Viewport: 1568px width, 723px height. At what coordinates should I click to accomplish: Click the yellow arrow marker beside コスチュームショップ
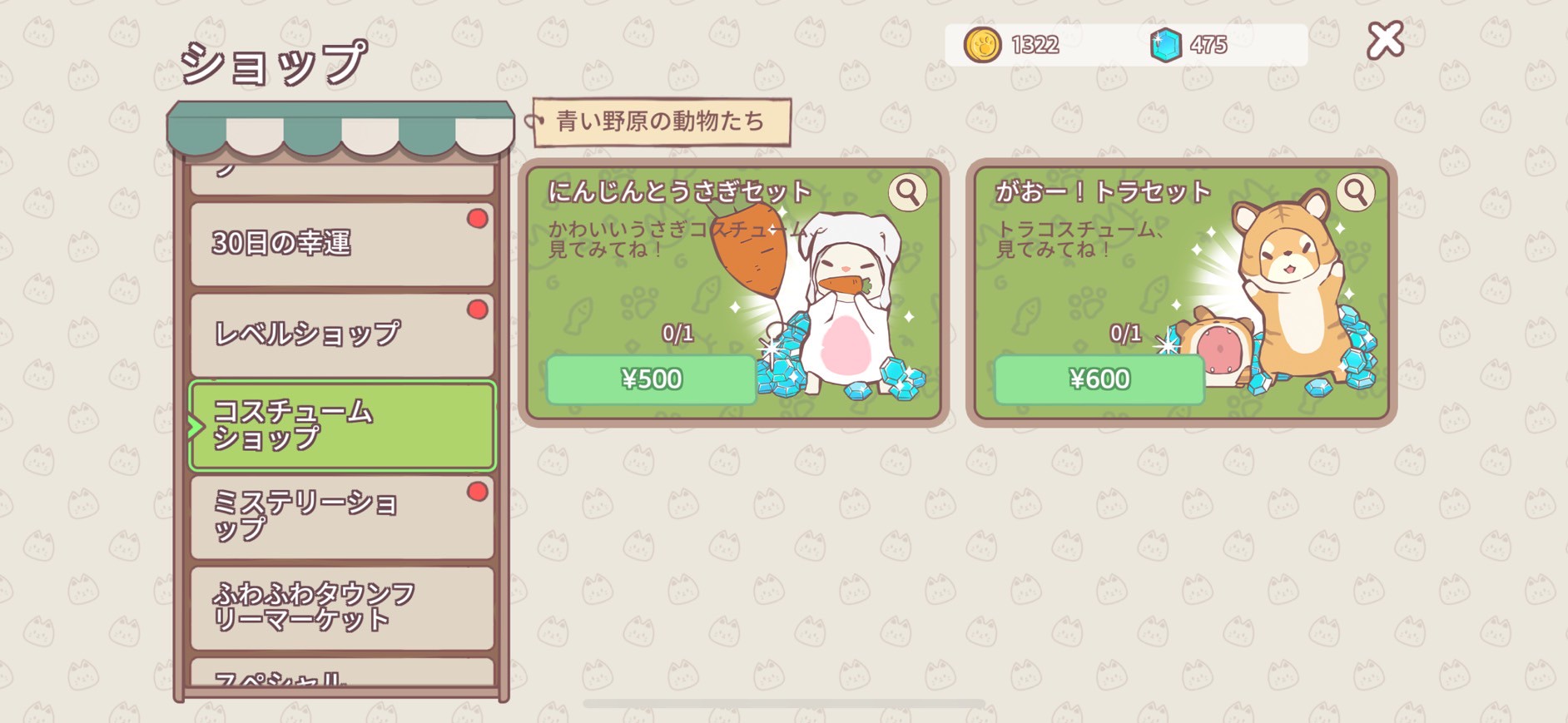click(197, 427)
